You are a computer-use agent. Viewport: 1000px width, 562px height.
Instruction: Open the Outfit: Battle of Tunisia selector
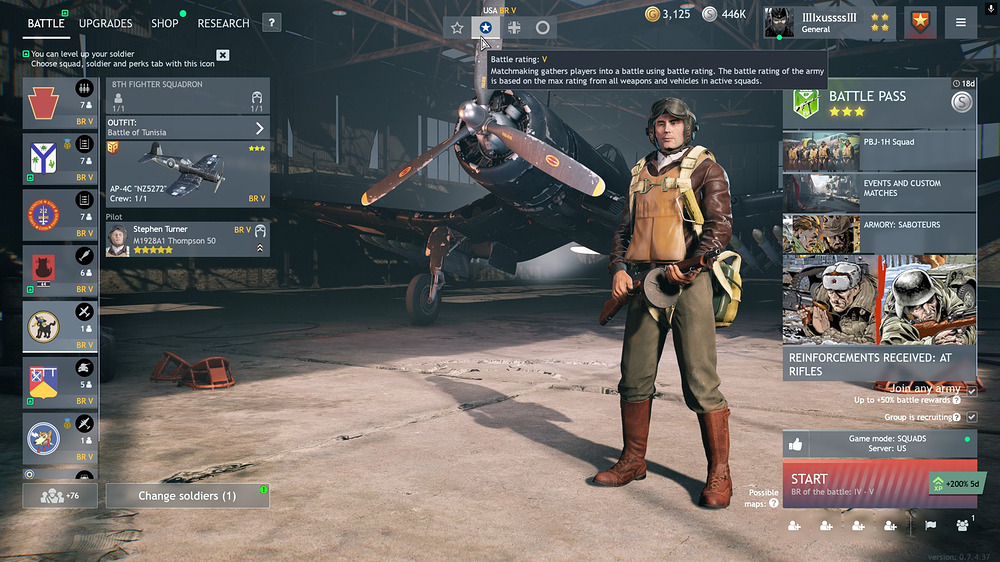[187, 128]
